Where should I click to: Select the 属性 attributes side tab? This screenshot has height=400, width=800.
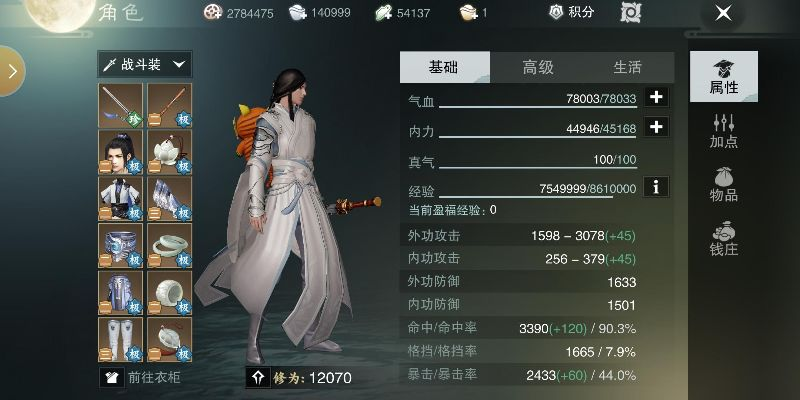tap(724, 76)
